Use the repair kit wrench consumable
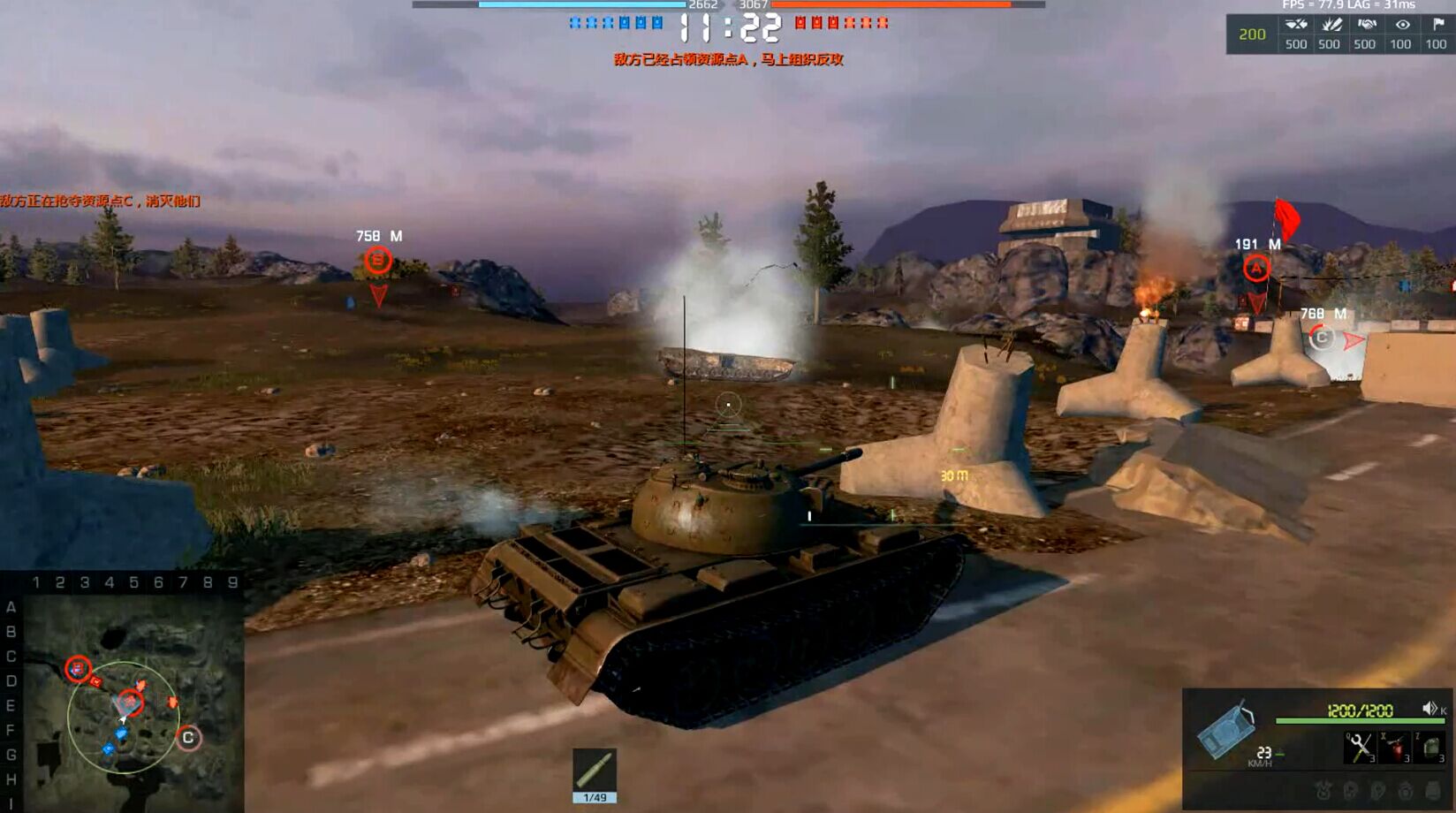 [1360, 748]
